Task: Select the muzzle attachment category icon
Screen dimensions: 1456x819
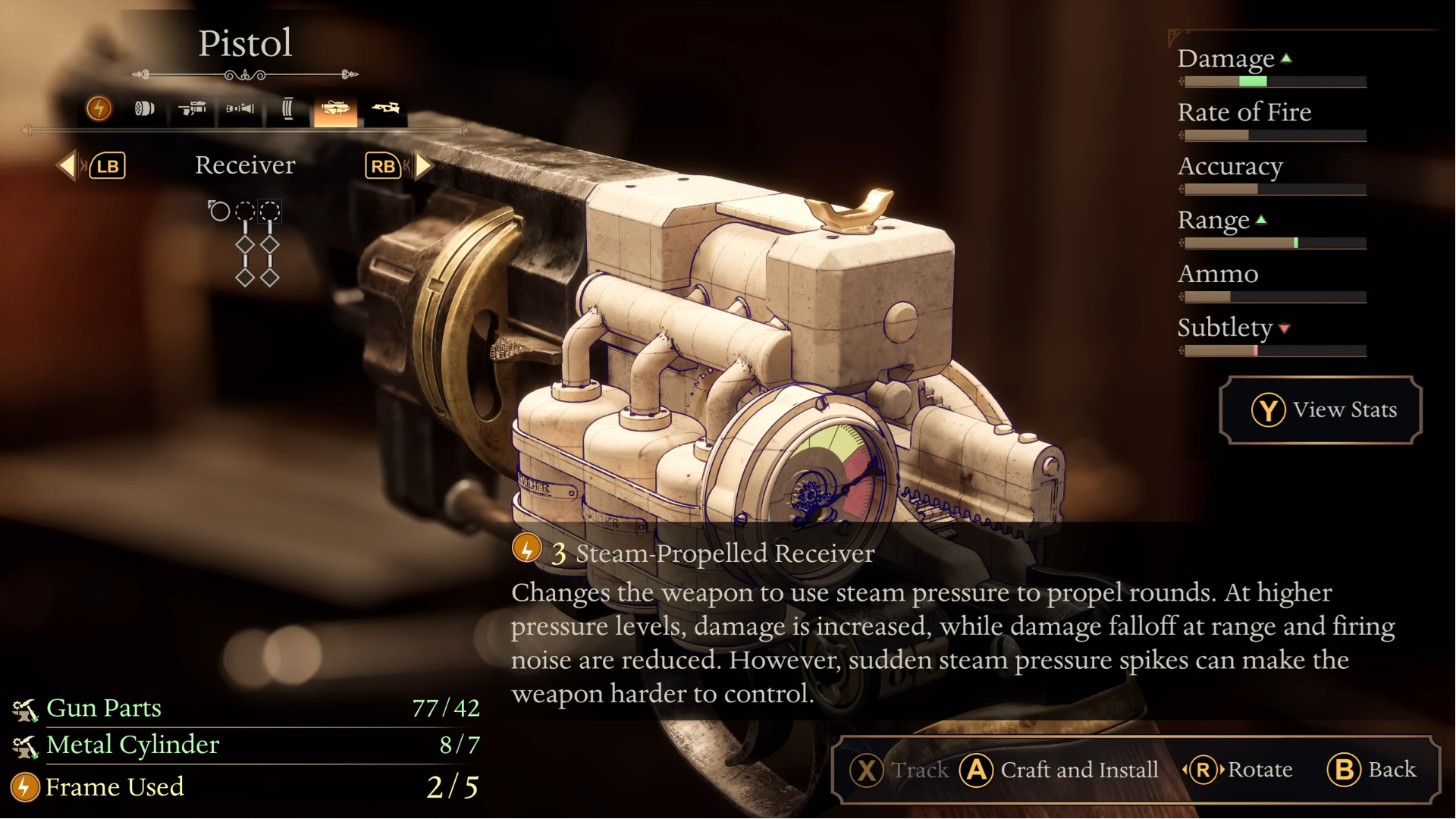Action: point(240,108)
